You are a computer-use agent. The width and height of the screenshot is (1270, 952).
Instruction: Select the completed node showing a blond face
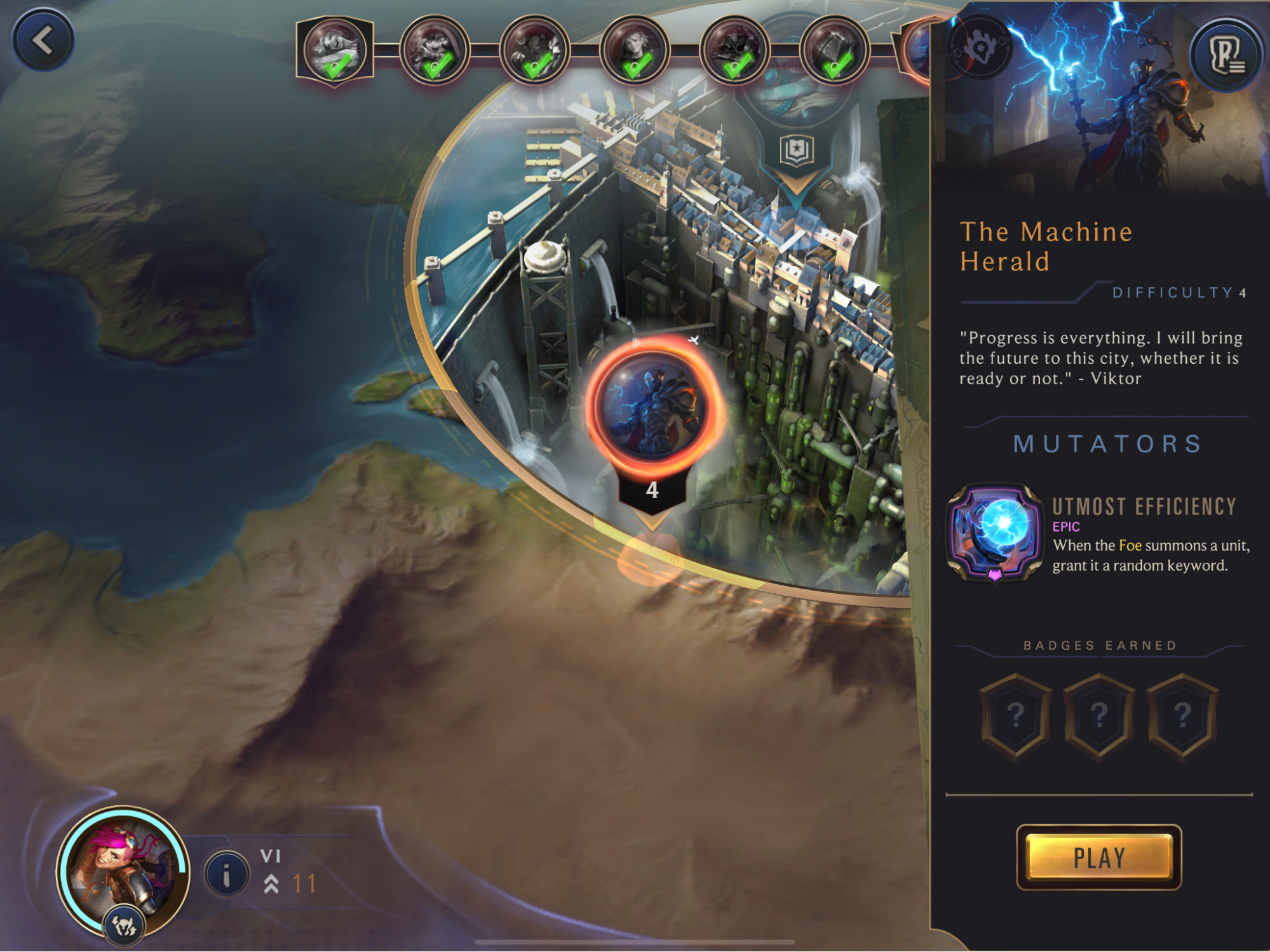(634, 51)
